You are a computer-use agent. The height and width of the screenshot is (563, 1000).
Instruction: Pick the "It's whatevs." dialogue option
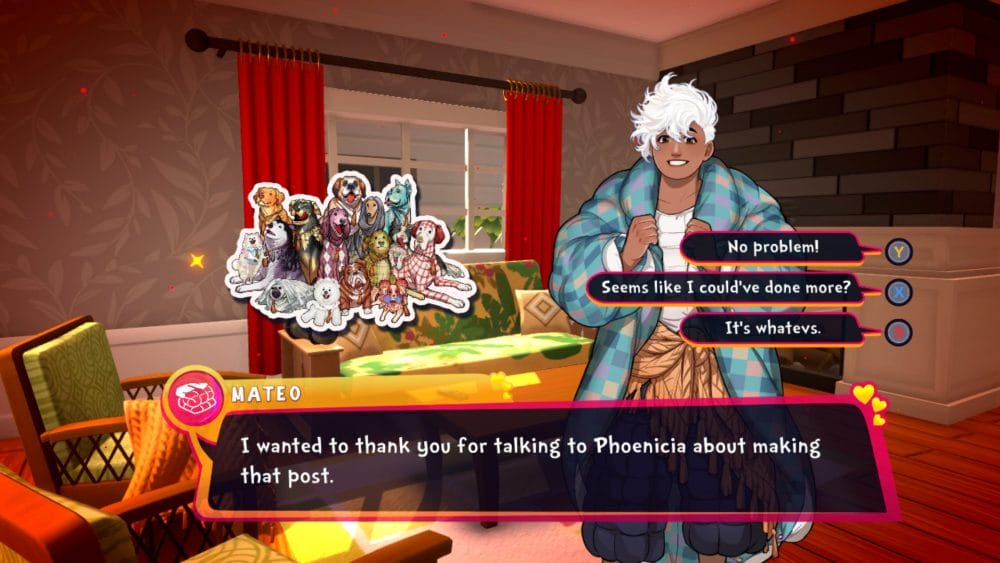tap(773, 329)
